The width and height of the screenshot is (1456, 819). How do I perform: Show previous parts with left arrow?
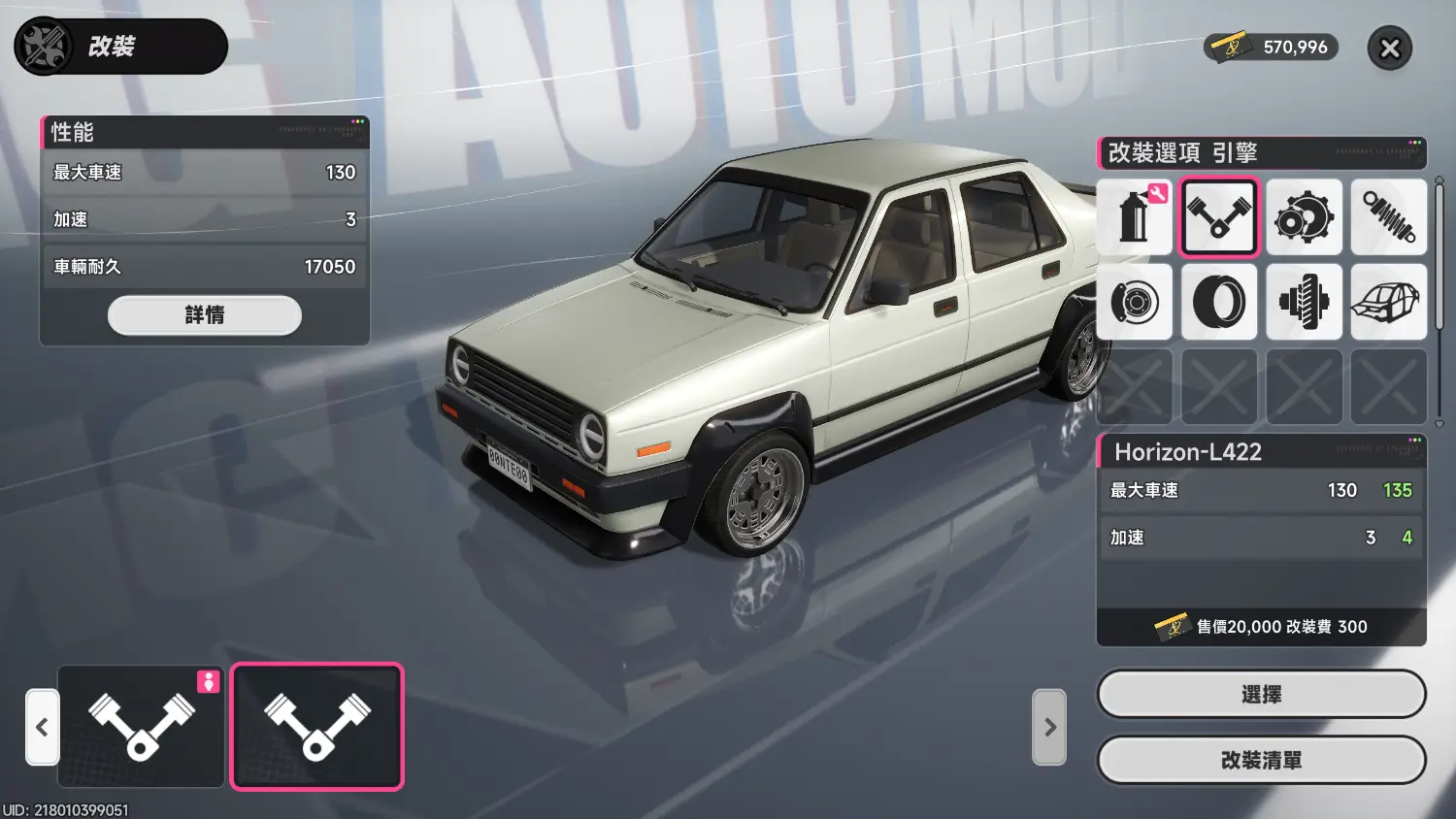tap(42, 727)
